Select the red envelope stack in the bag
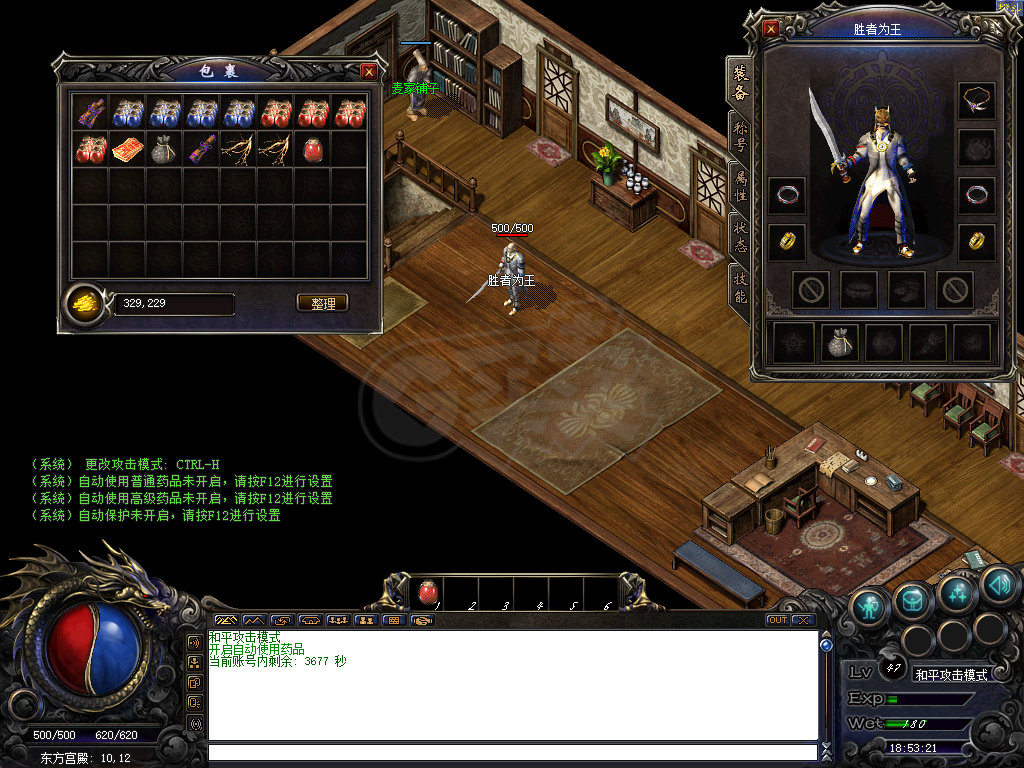 pyautogui.click(x=126, y=150)
